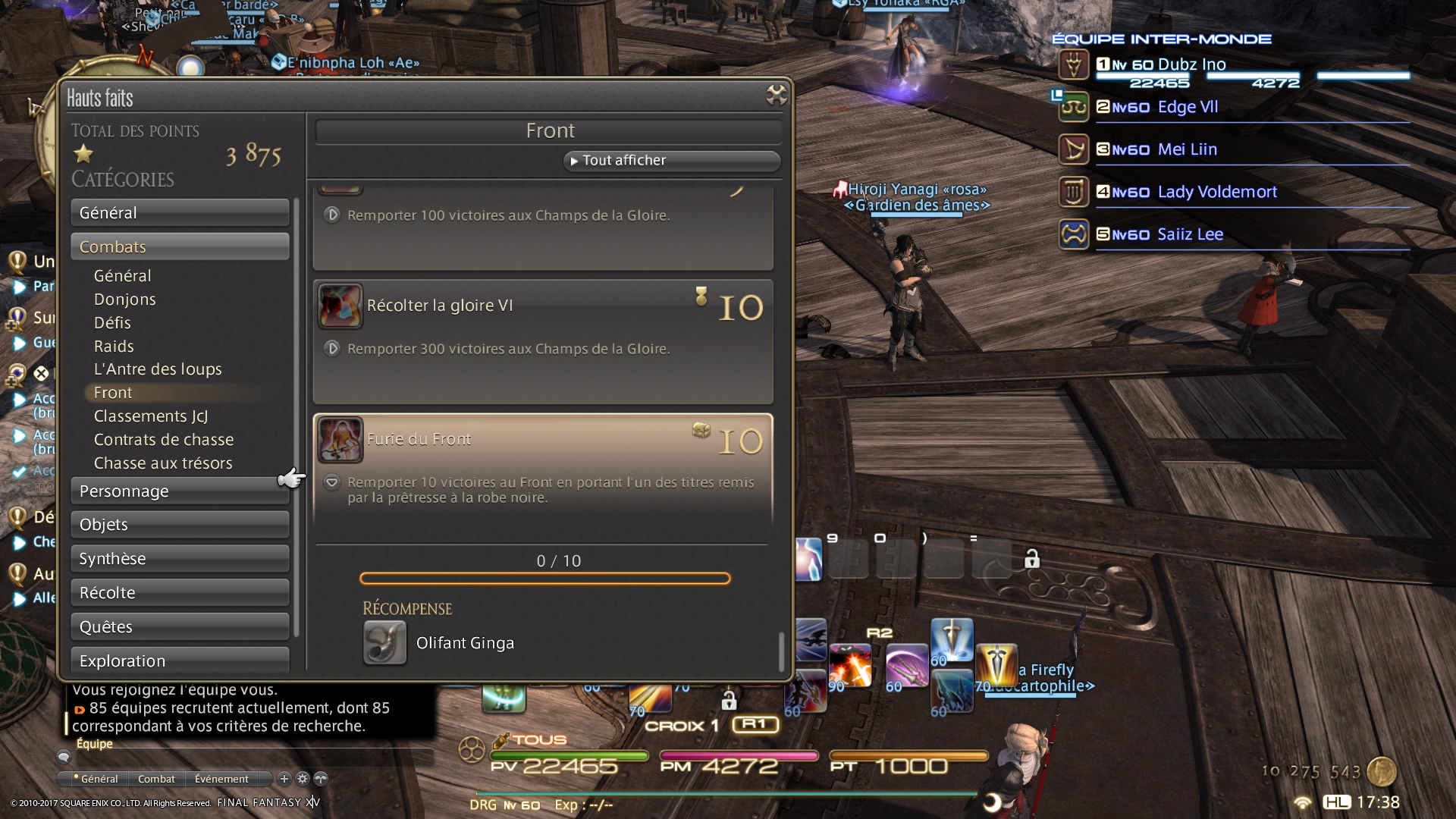Viewport: 1456px width, 819px height.
Task: Switch chat to the Combat tab
Action: pos(156,779)
